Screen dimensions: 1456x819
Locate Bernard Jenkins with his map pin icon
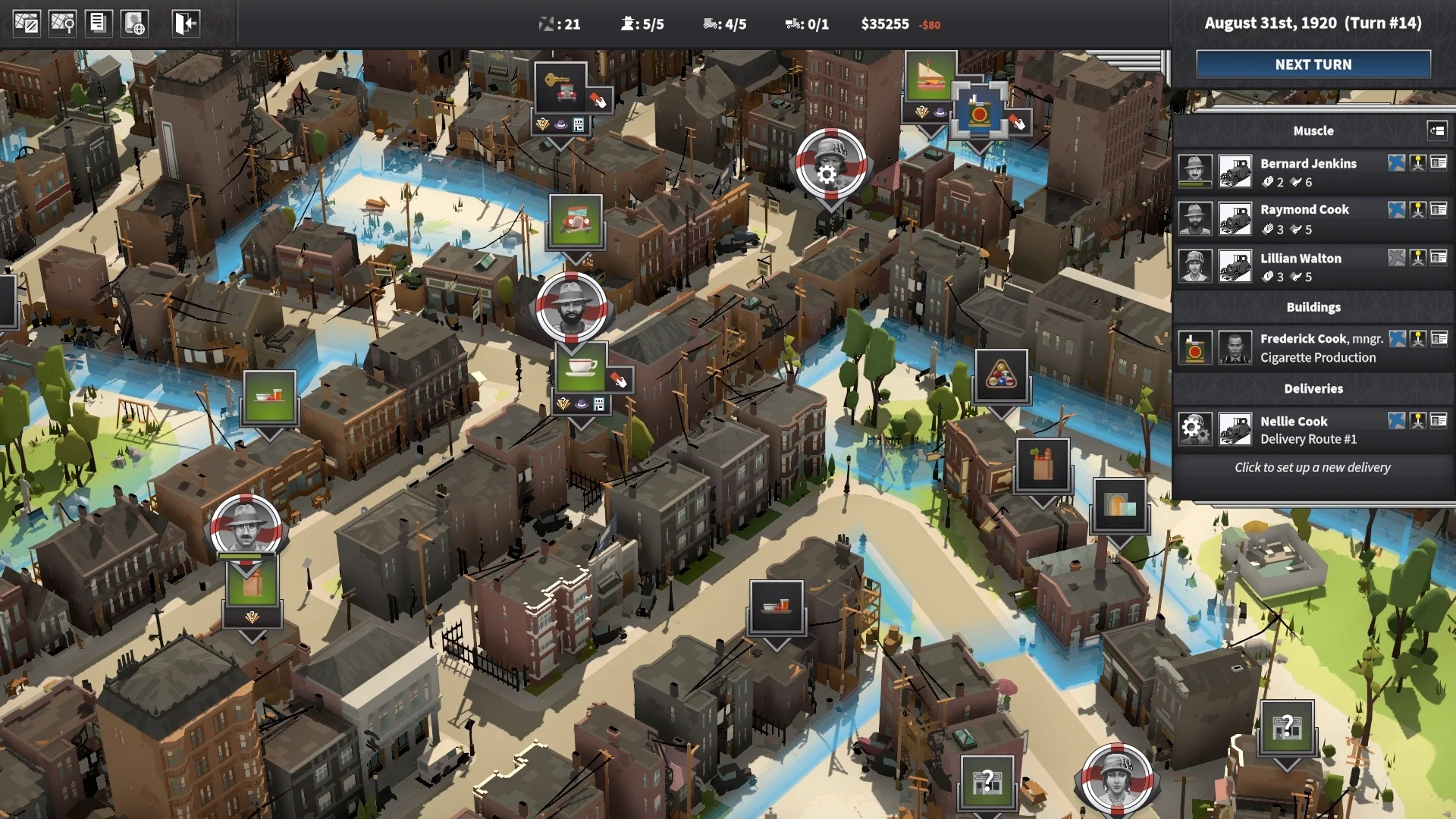pyautogui.click(x=1417, y=163)
